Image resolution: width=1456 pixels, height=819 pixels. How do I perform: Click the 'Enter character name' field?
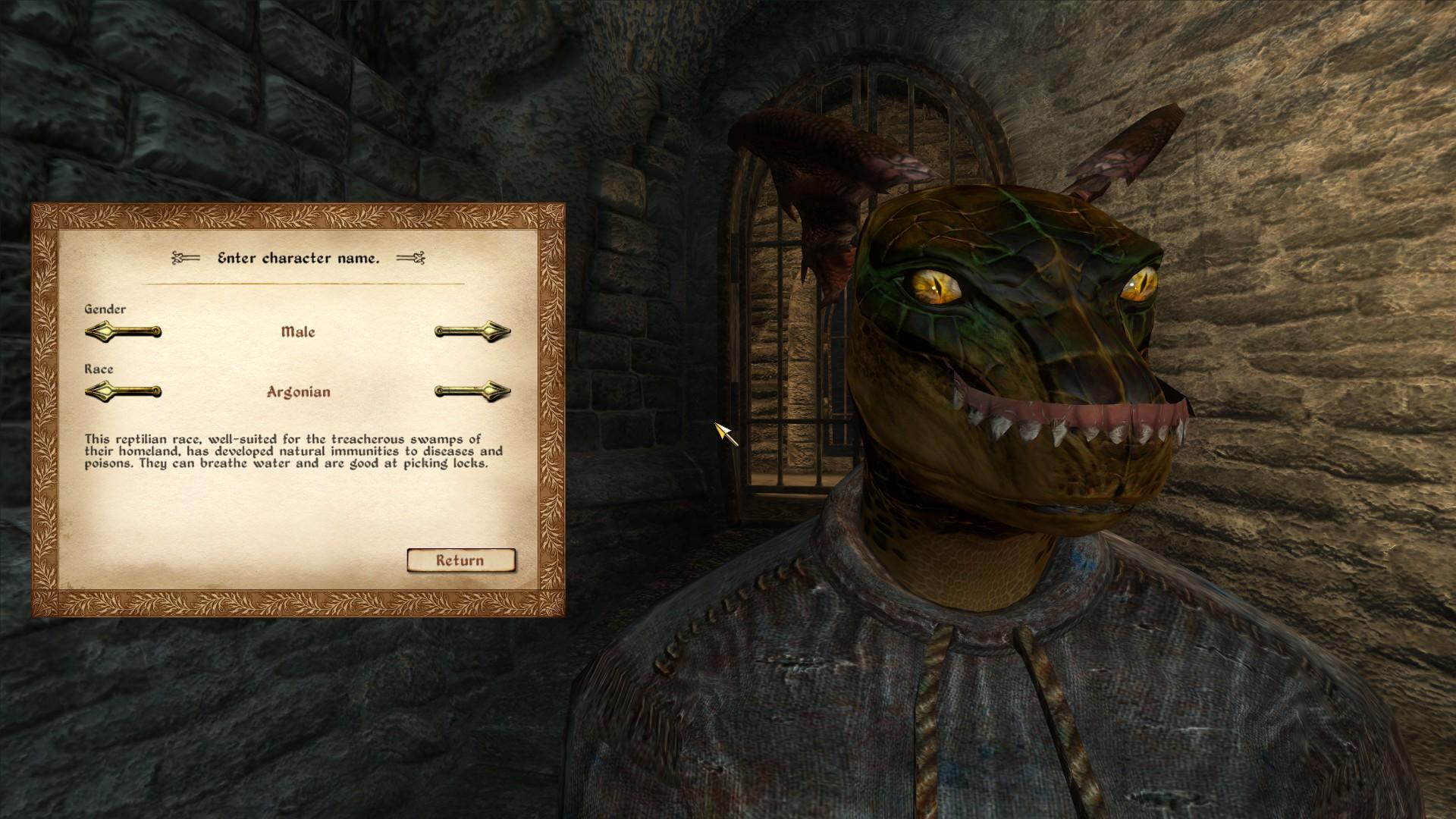(x=299, y=259)
